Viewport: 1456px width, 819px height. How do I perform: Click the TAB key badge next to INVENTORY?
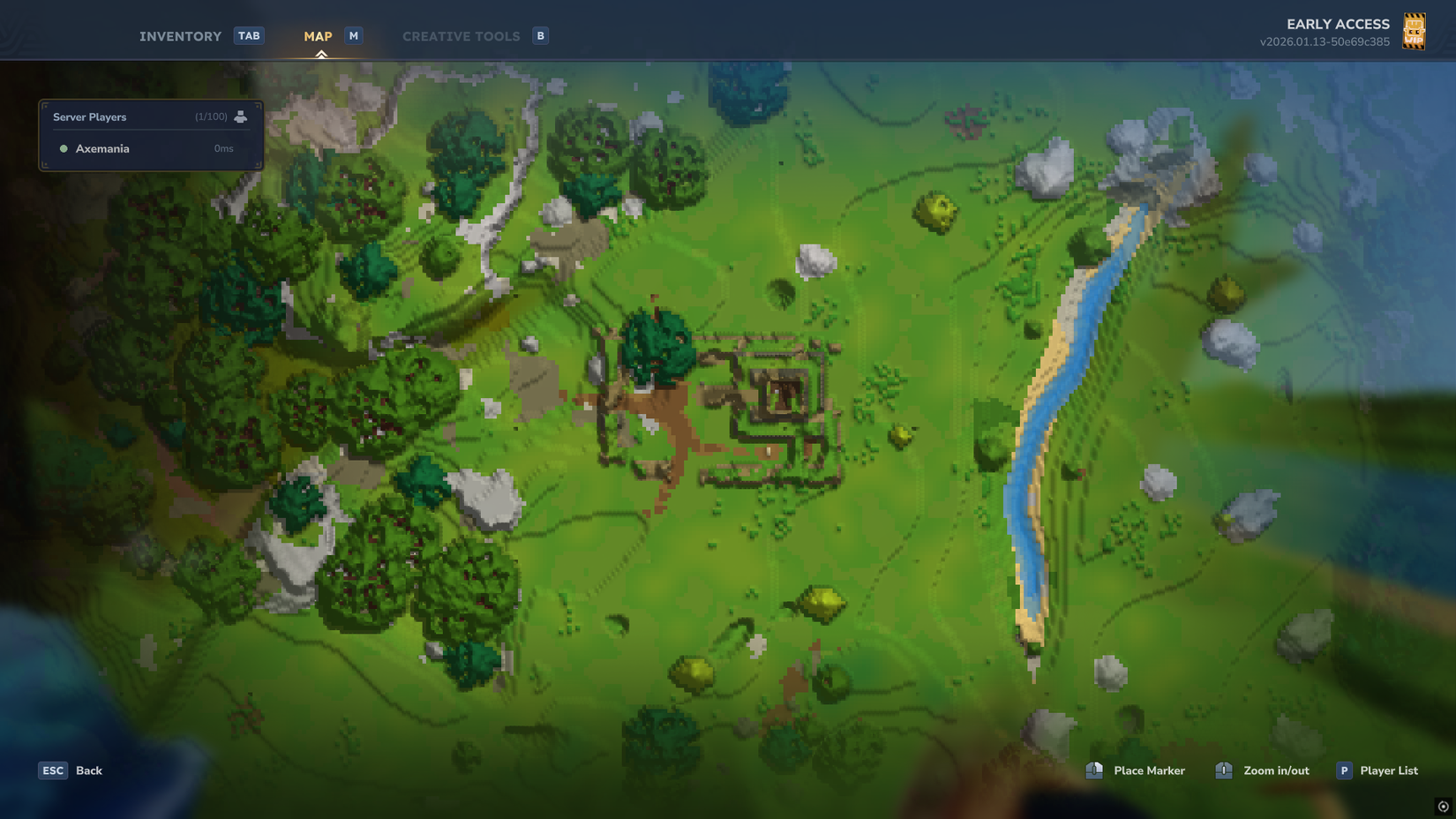pos(250,35)
